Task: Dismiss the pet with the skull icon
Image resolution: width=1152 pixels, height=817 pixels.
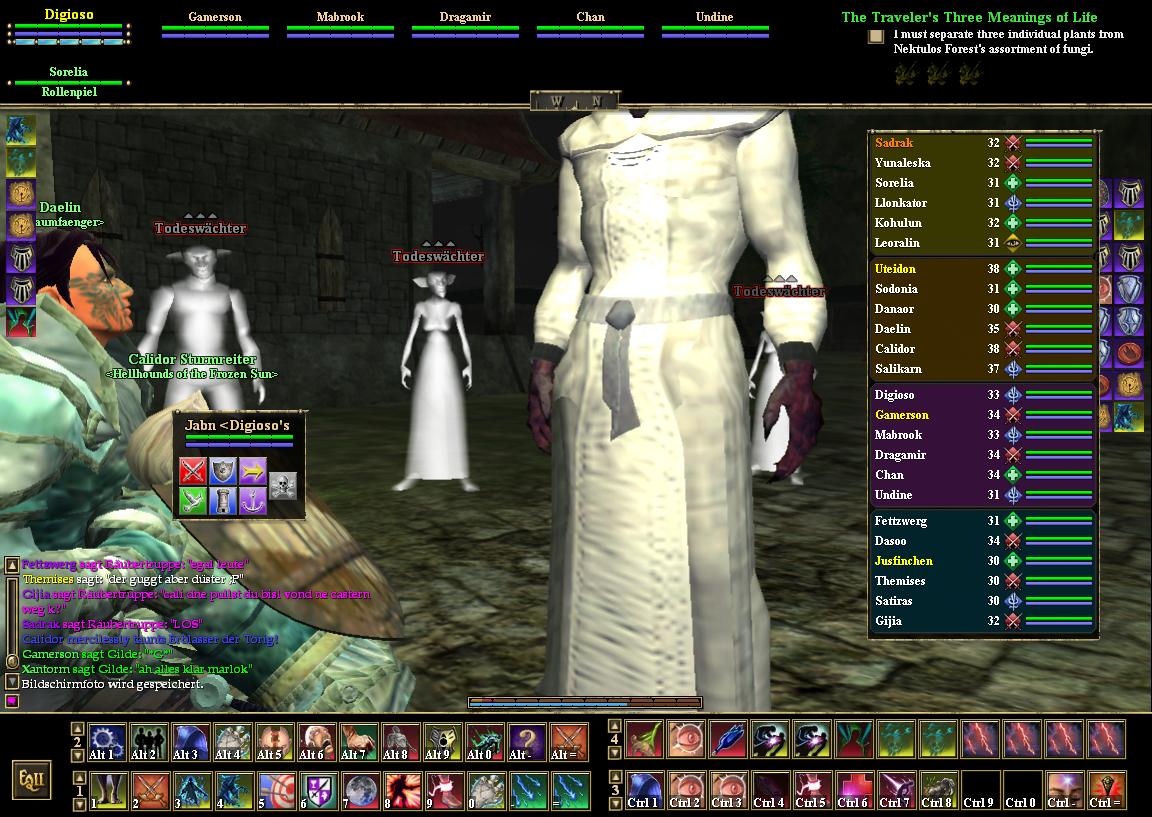Action: [283, 485]
